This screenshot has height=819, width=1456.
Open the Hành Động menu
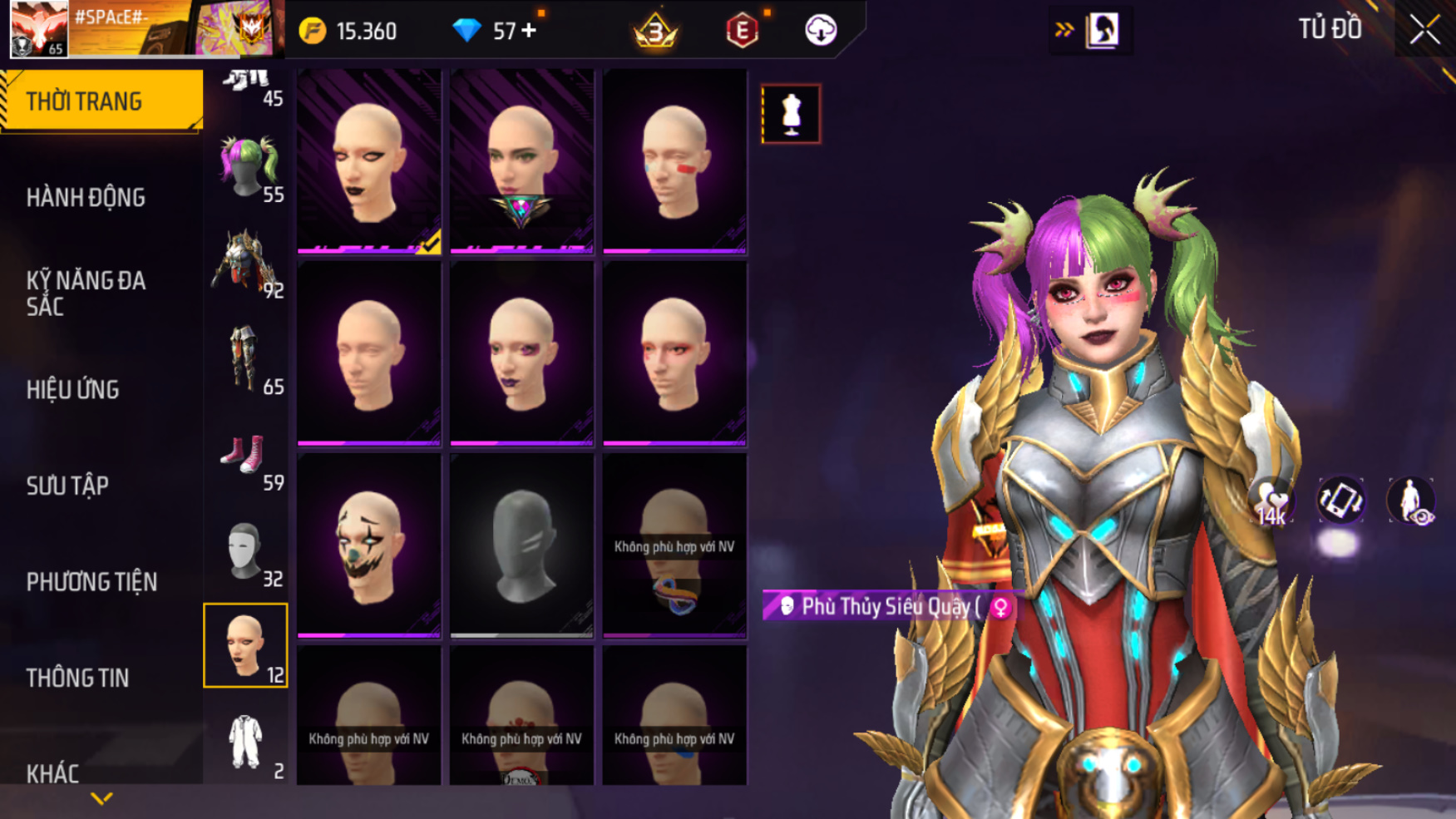(86, 198)
